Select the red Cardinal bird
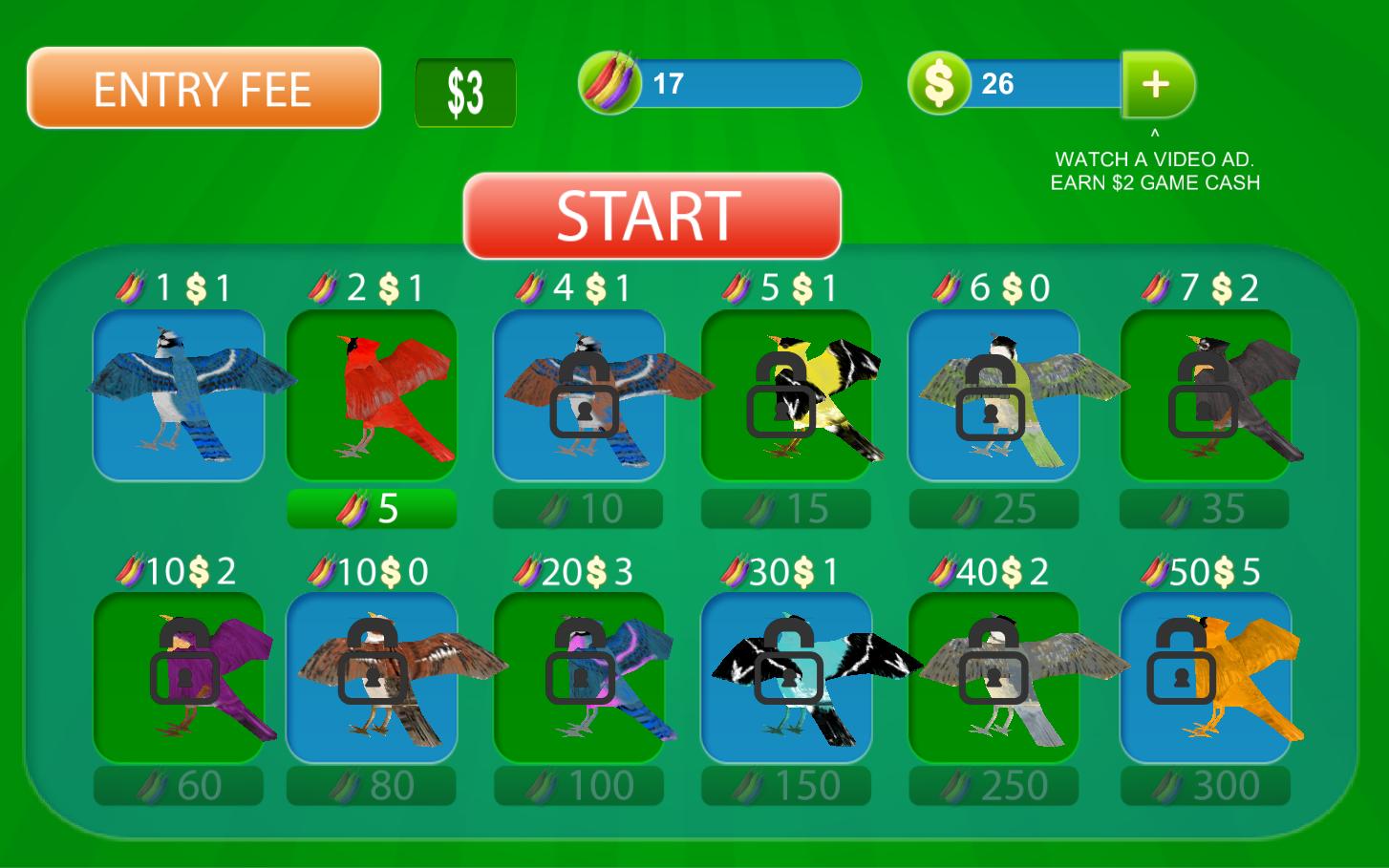 click(371, 394)
